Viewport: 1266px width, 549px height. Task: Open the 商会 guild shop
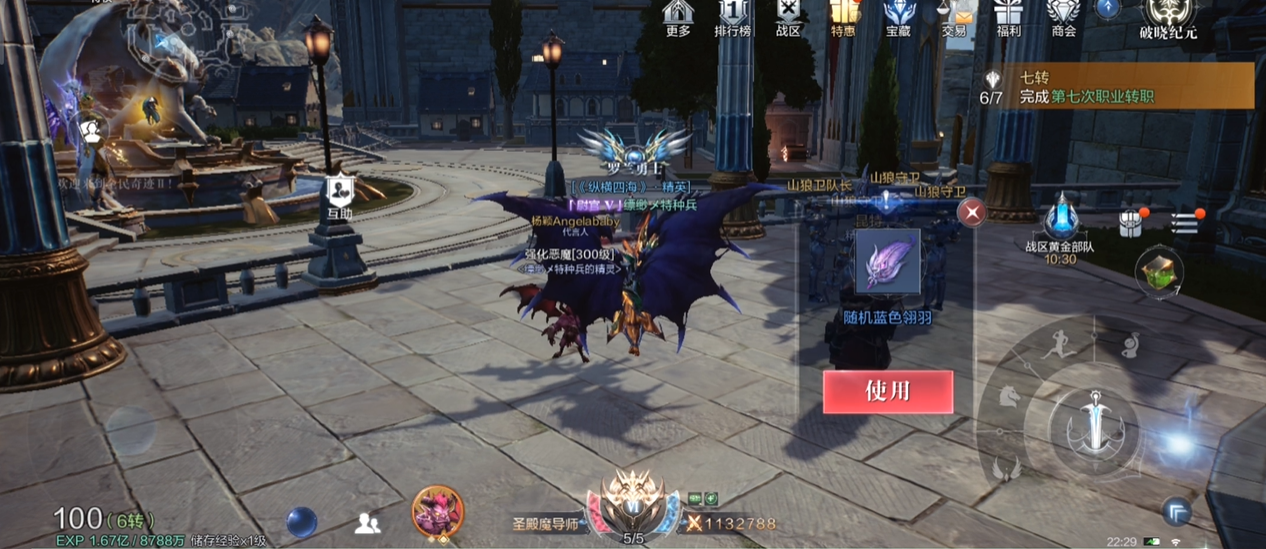(x=1063, y=18)
